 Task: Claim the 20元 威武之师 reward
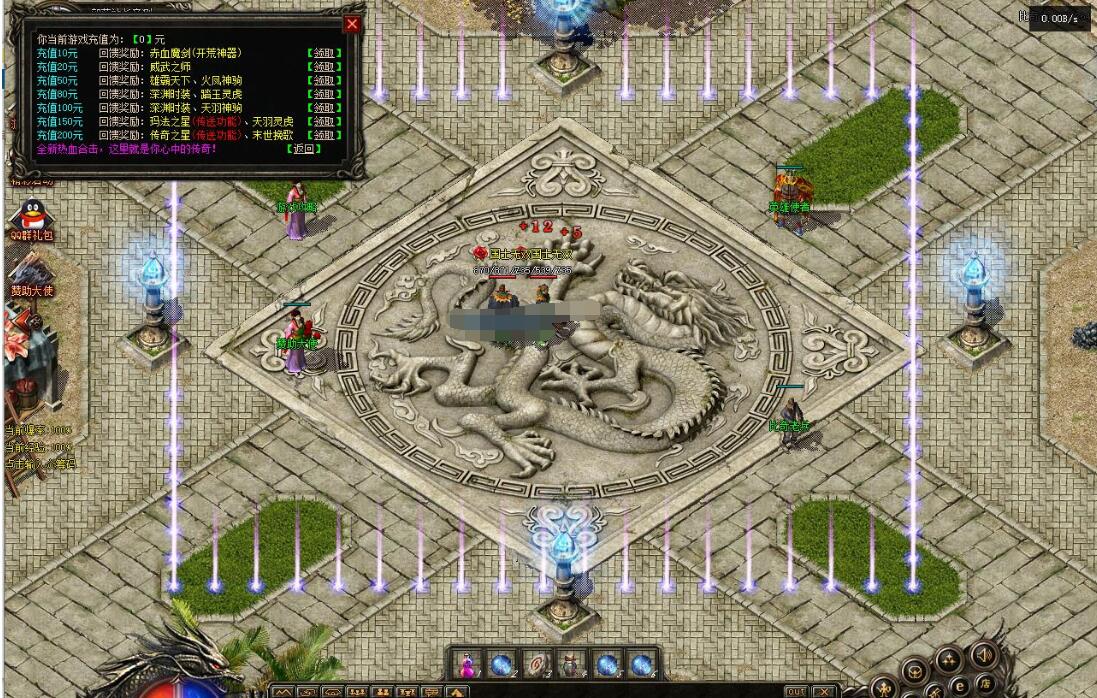[x=324, y=67]
